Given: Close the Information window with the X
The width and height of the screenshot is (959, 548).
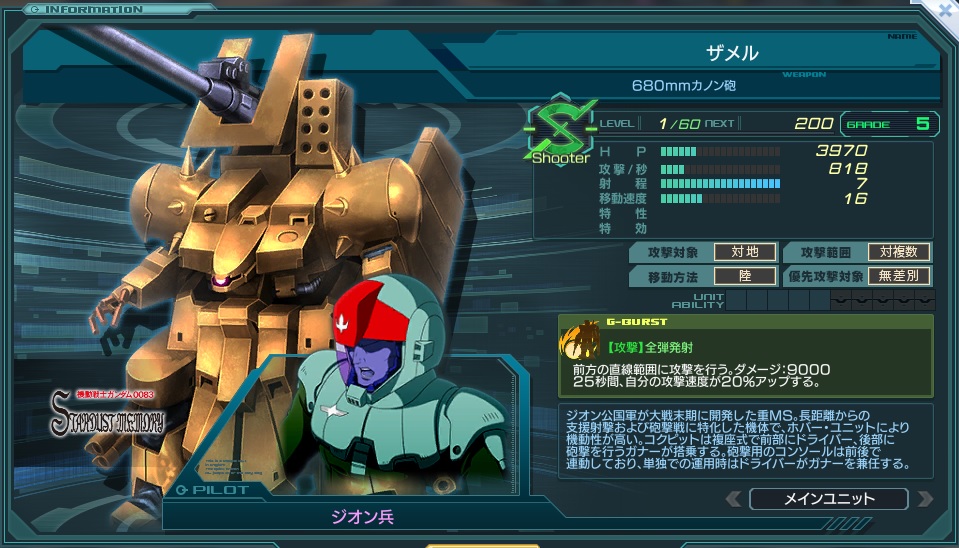Looking at the screenshot, I should pos(945,11).
